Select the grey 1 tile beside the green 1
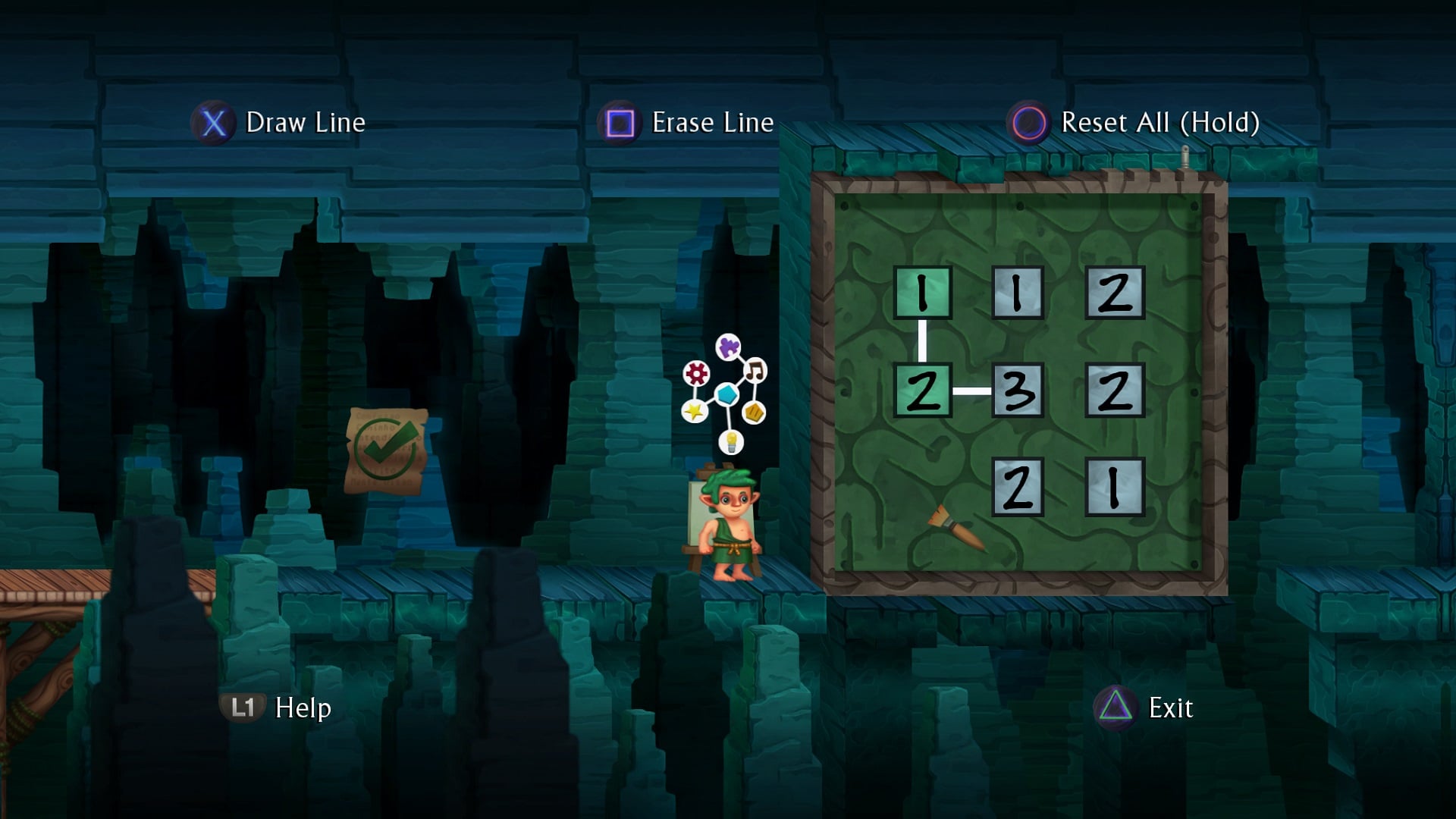1456x819 pixels. pyautogui.click(x=1018, y=293)
